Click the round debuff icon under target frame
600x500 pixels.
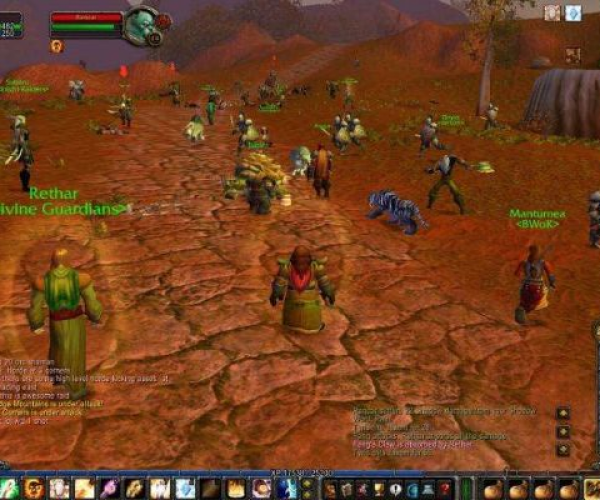[x=56, y=46]
